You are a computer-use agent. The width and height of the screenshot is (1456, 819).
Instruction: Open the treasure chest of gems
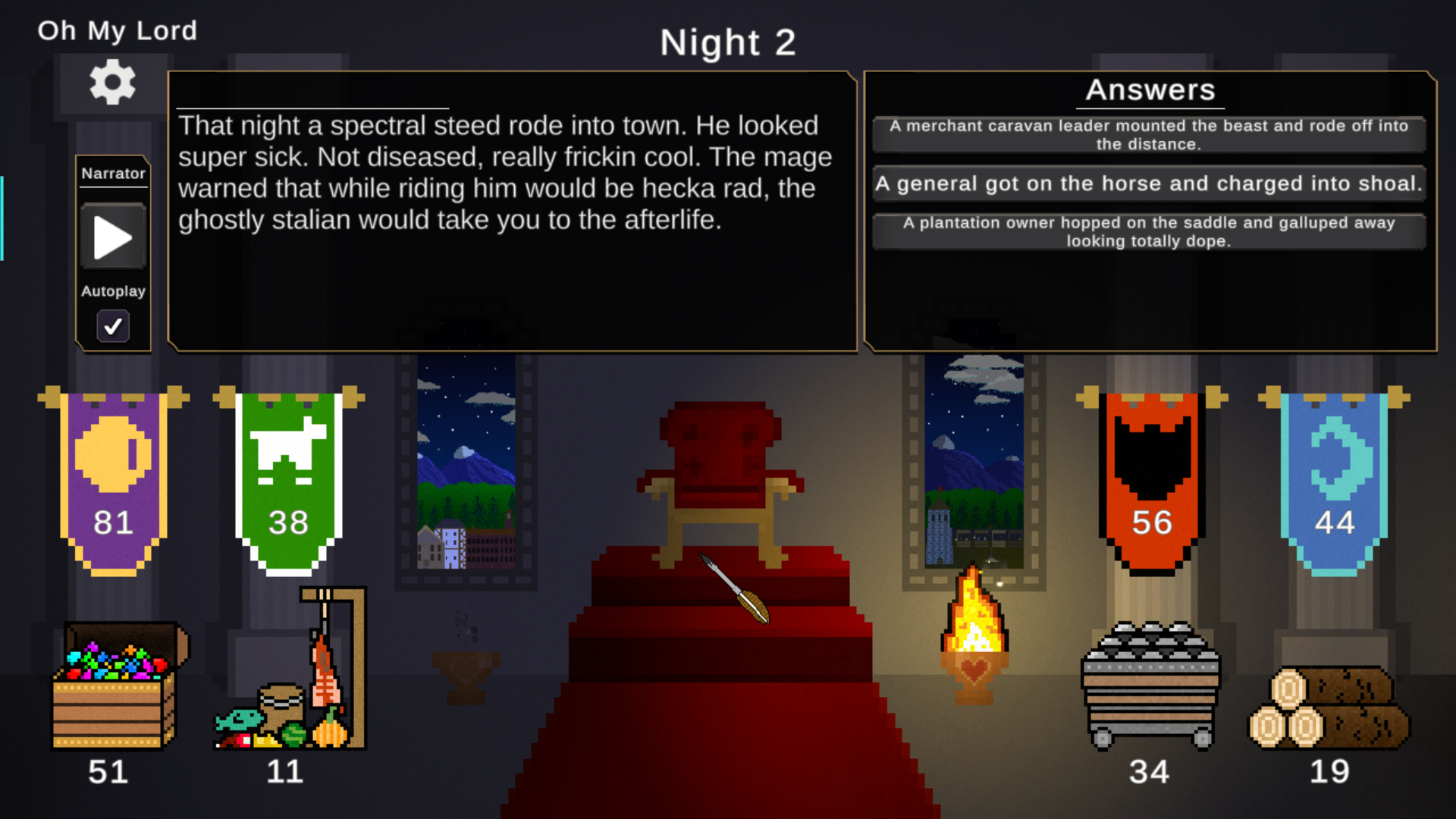click(112, 682)
